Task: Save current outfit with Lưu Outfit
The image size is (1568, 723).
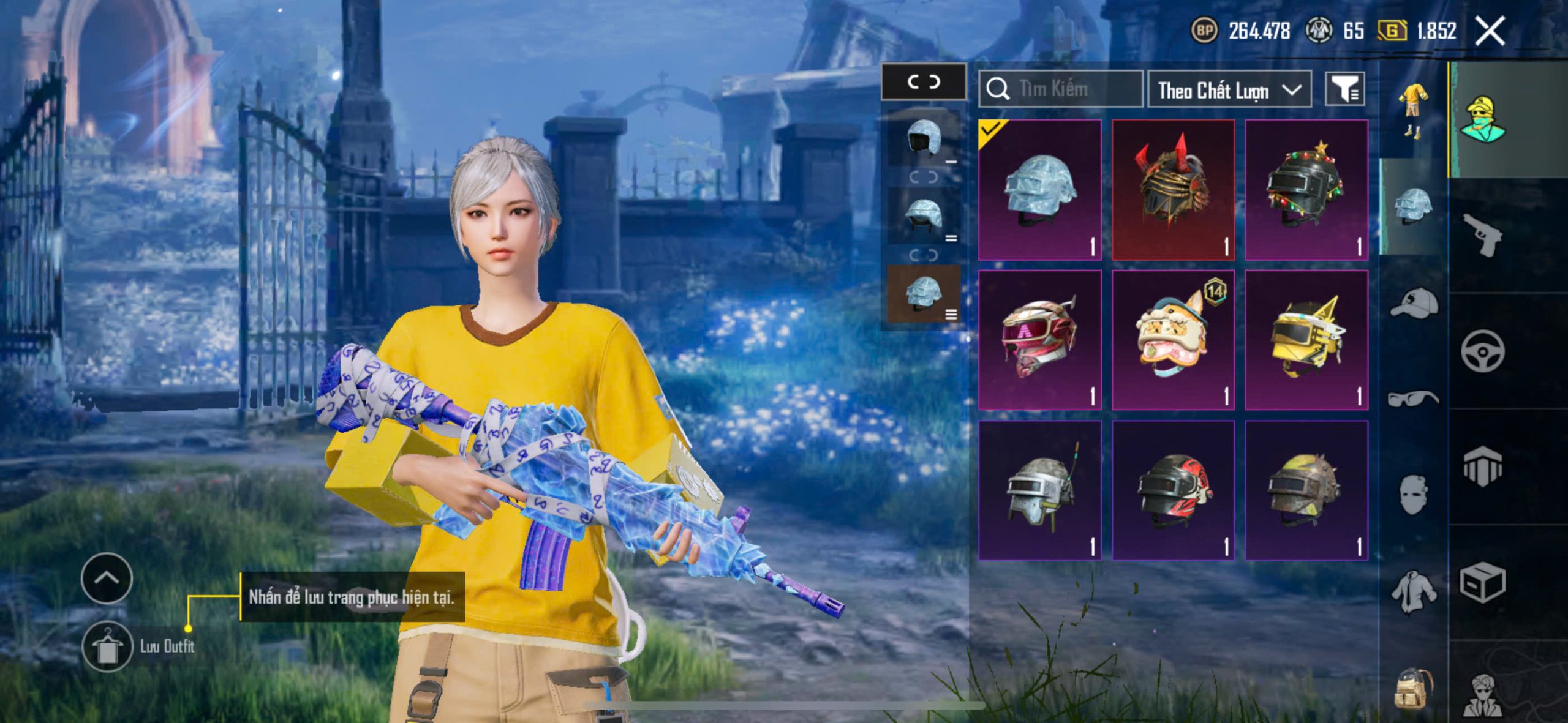Action: click(x=108, y=646)
